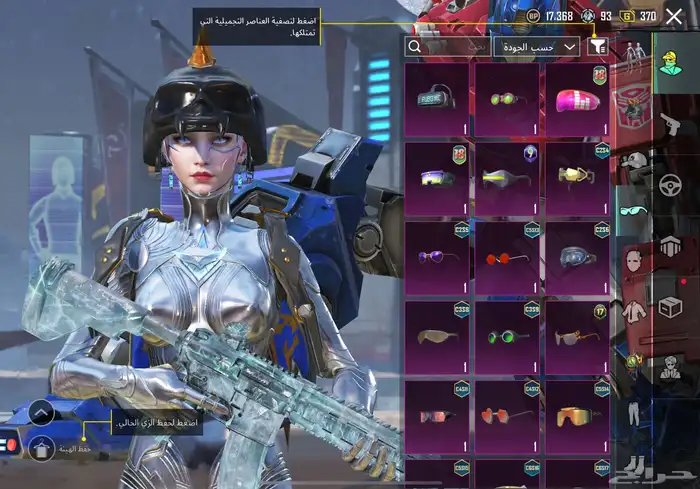Image resolution: width=700 pixels, height=489 pixels.
Task: Choose the round red-lens glasses
Action: (507, 259)
